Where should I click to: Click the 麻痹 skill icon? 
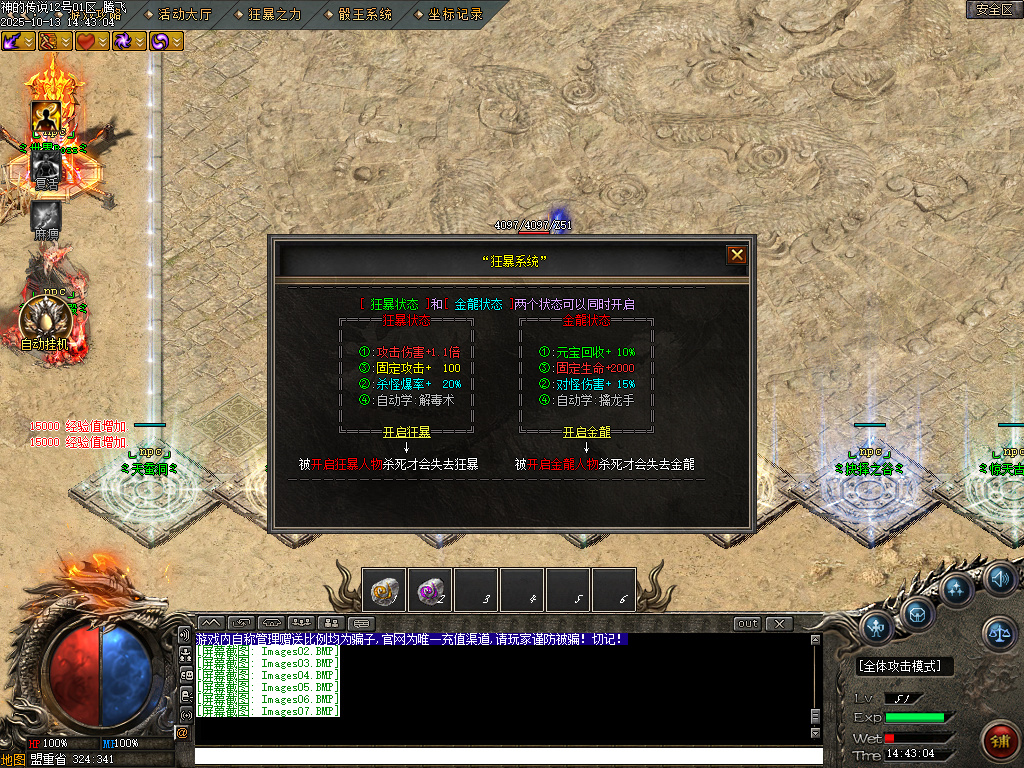click(x=46, y=218)
